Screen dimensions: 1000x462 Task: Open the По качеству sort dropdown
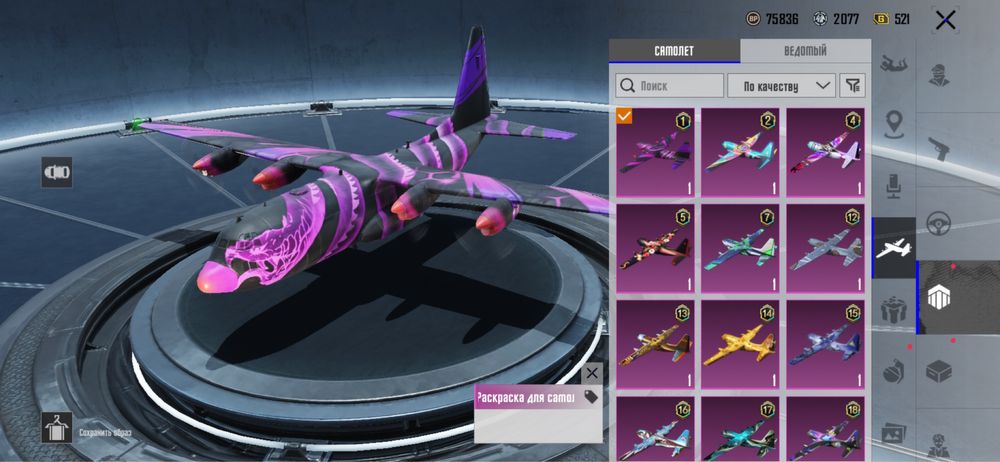pyautogui.click(x=781, y=86)
